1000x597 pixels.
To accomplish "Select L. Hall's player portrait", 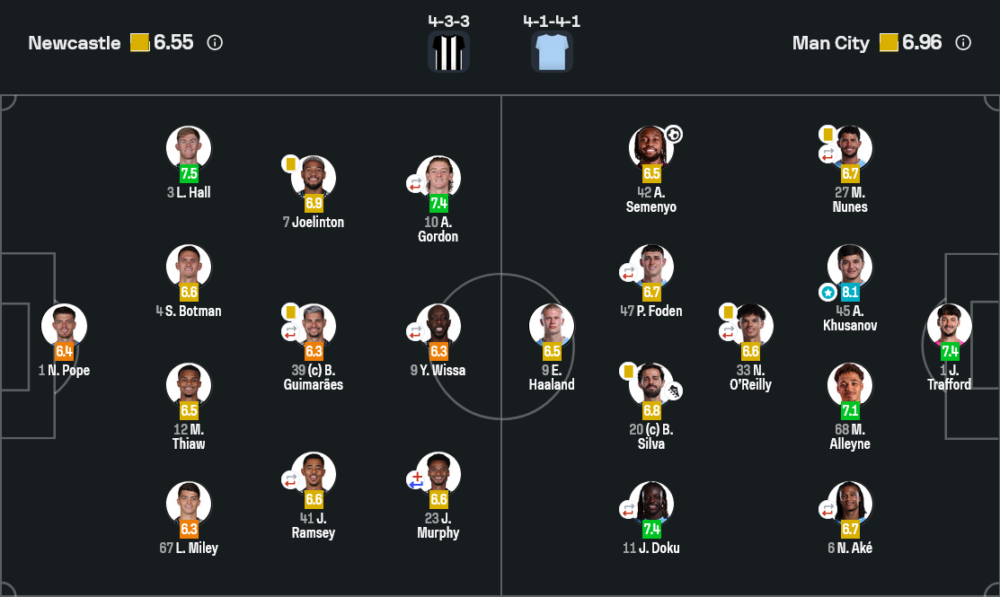I will point(188,147).
